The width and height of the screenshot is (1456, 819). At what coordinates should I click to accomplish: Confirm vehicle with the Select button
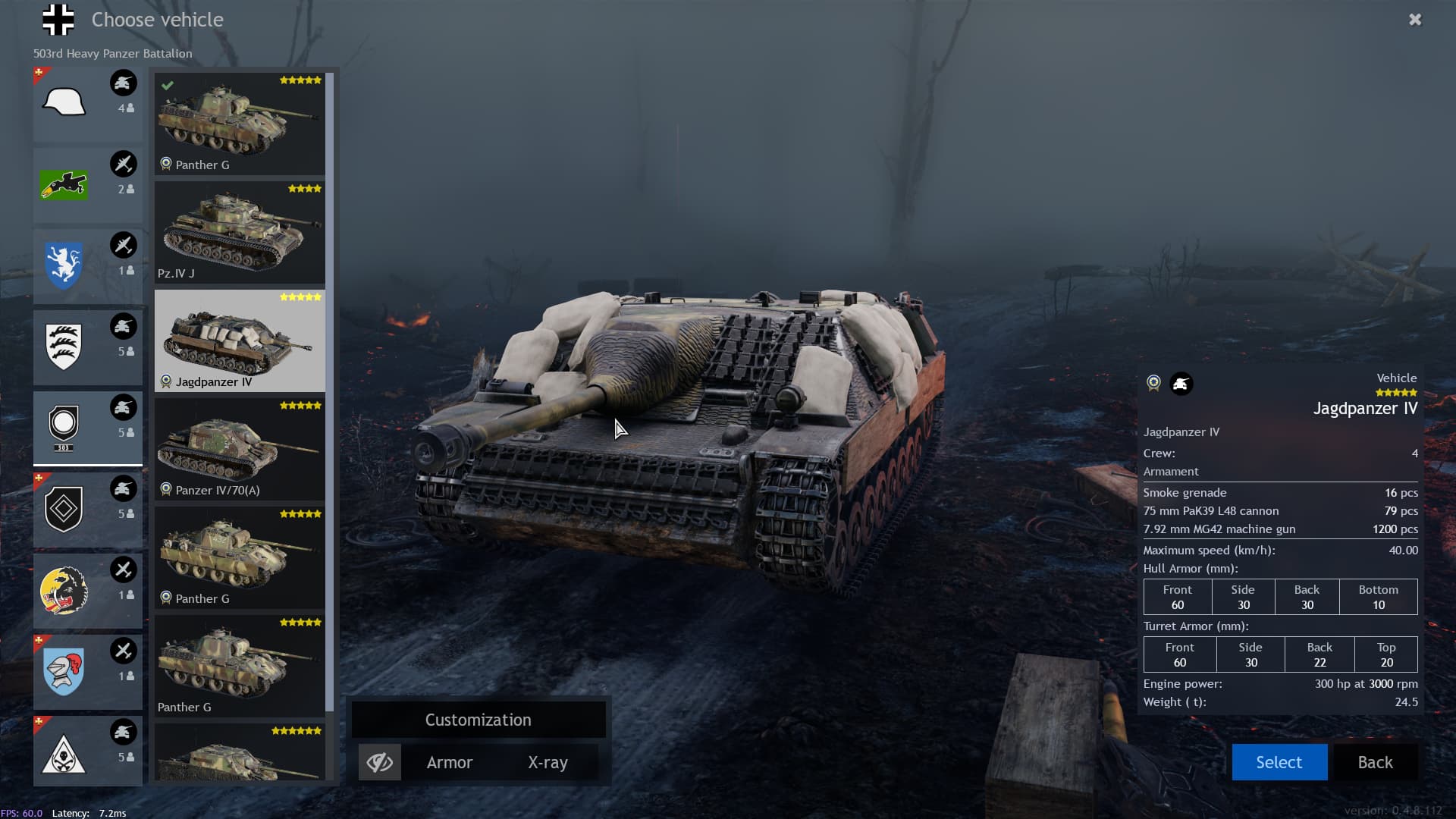click(1279, 762)
